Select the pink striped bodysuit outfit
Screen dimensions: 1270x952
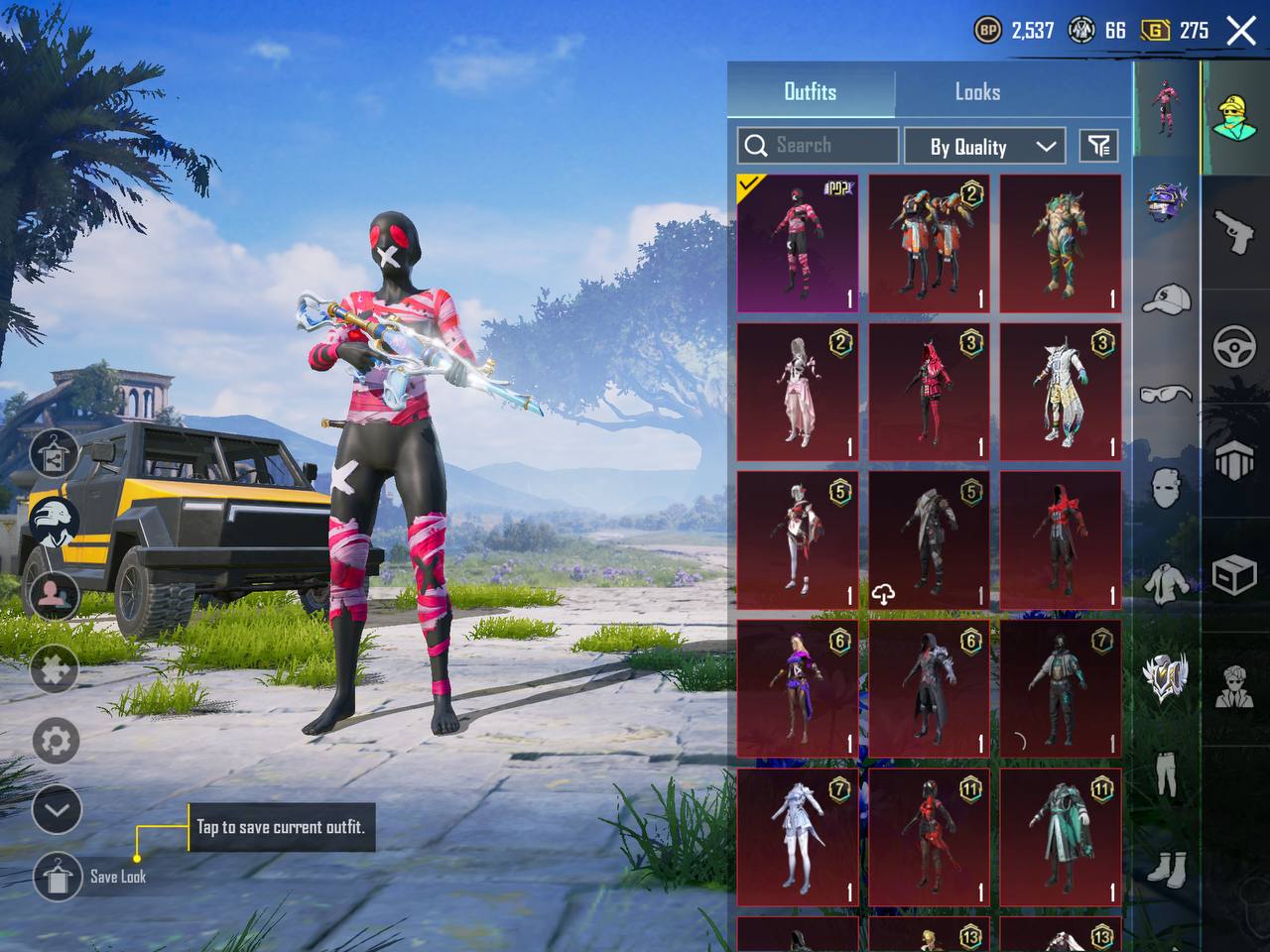click(798, 243)
